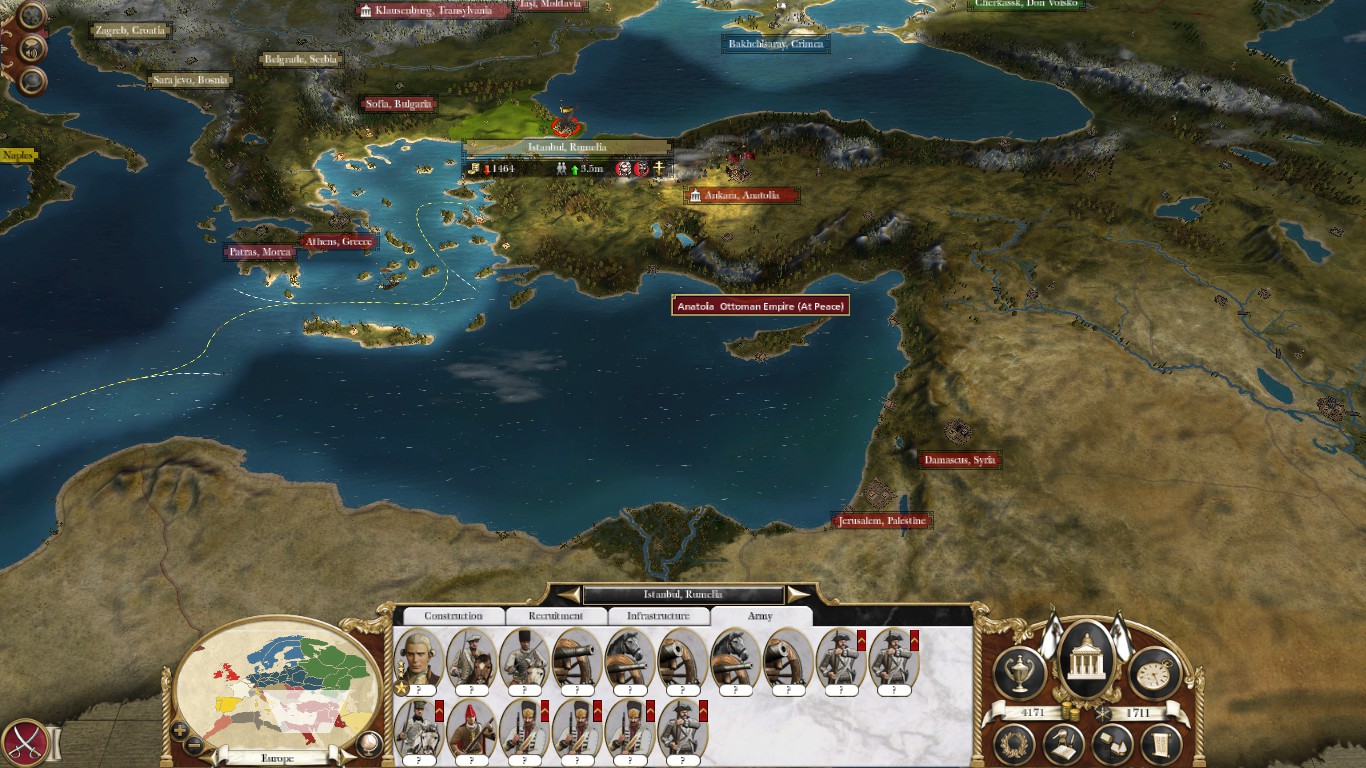Zoom in the minimap with plus button

(x=180, y=730)
